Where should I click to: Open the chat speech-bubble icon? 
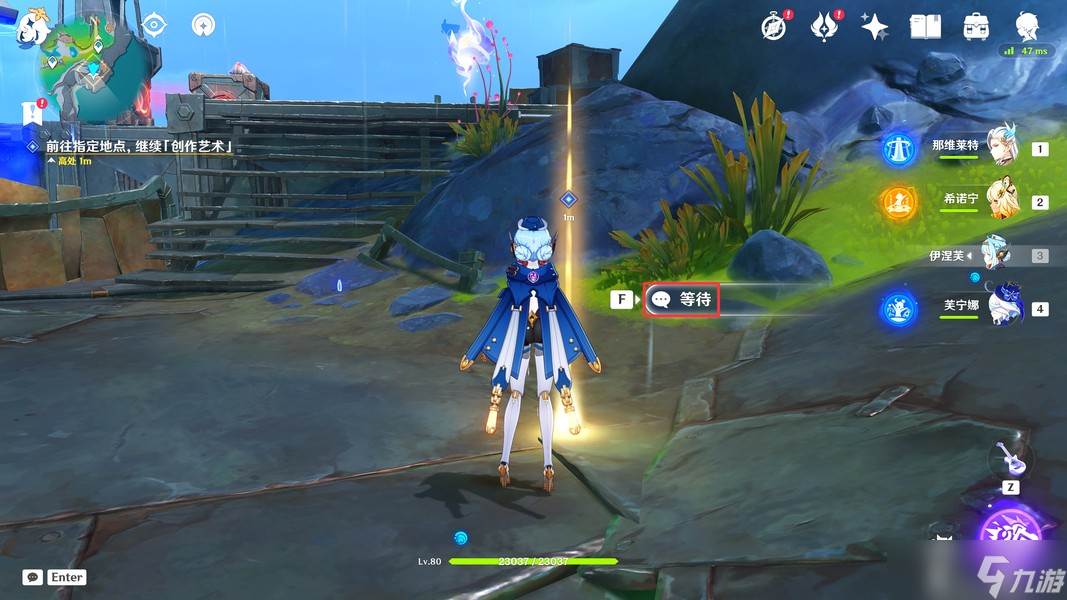tap(33, 577)
